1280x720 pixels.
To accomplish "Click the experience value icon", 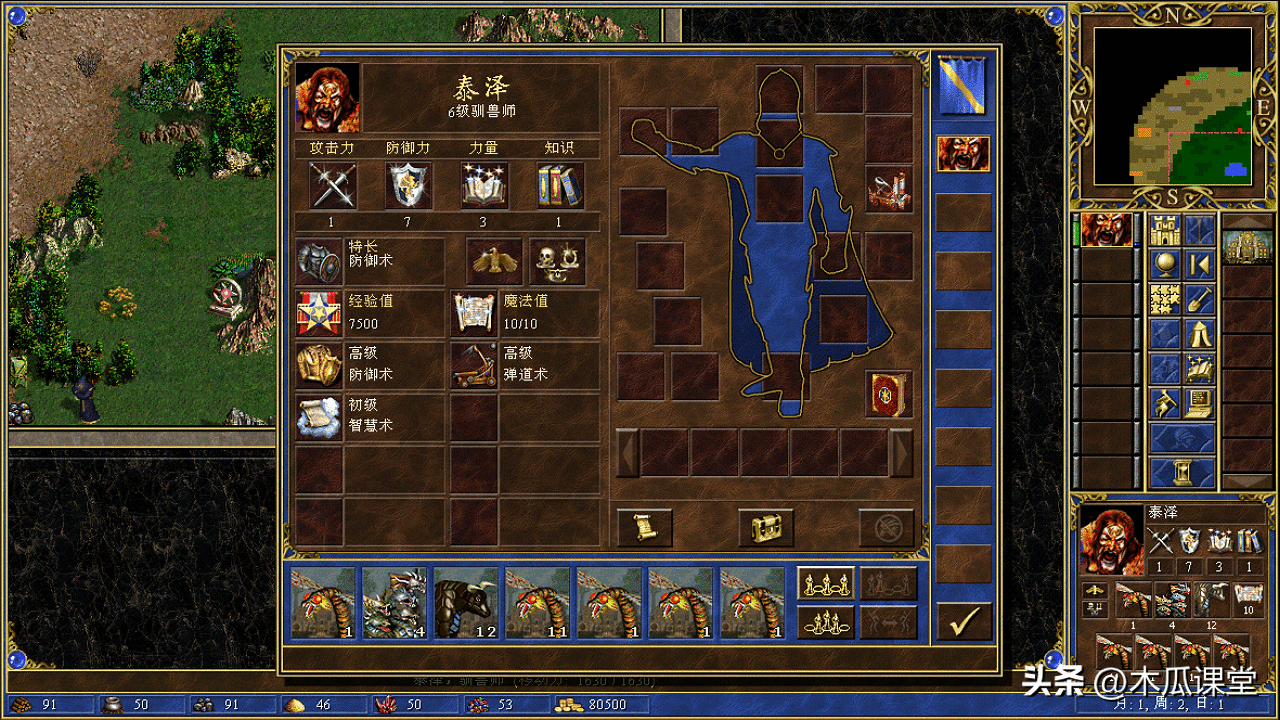I will point(320,313).
